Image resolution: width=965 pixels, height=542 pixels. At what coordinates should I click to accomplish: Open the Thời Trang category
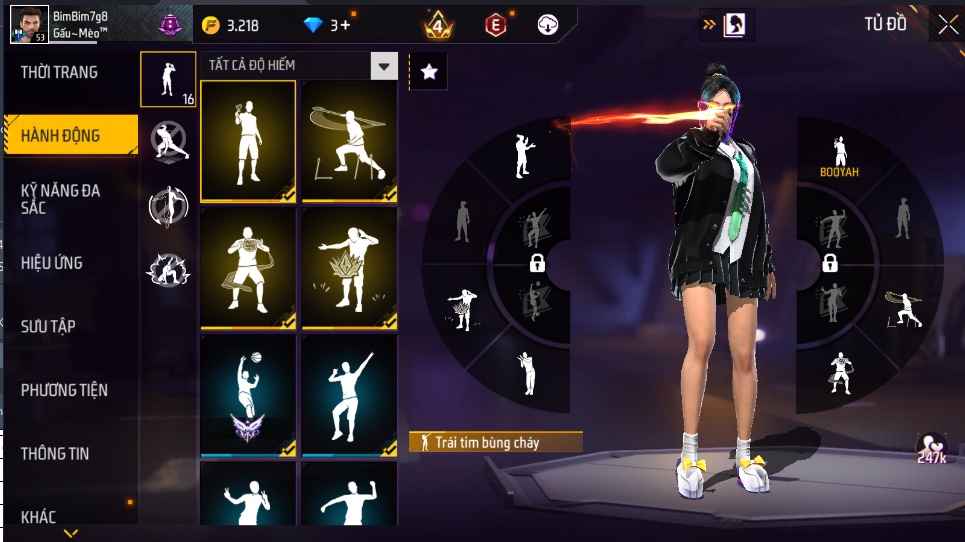click(60, 72)
